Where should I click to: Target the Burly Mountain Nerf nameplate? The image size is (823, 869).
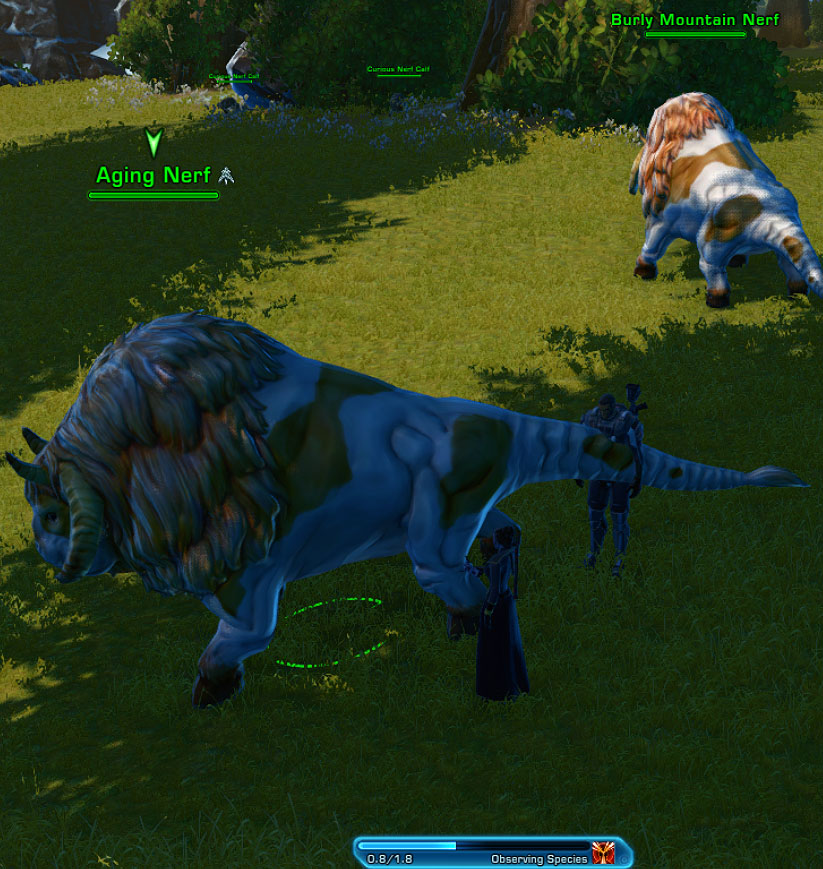coord(694,20)
